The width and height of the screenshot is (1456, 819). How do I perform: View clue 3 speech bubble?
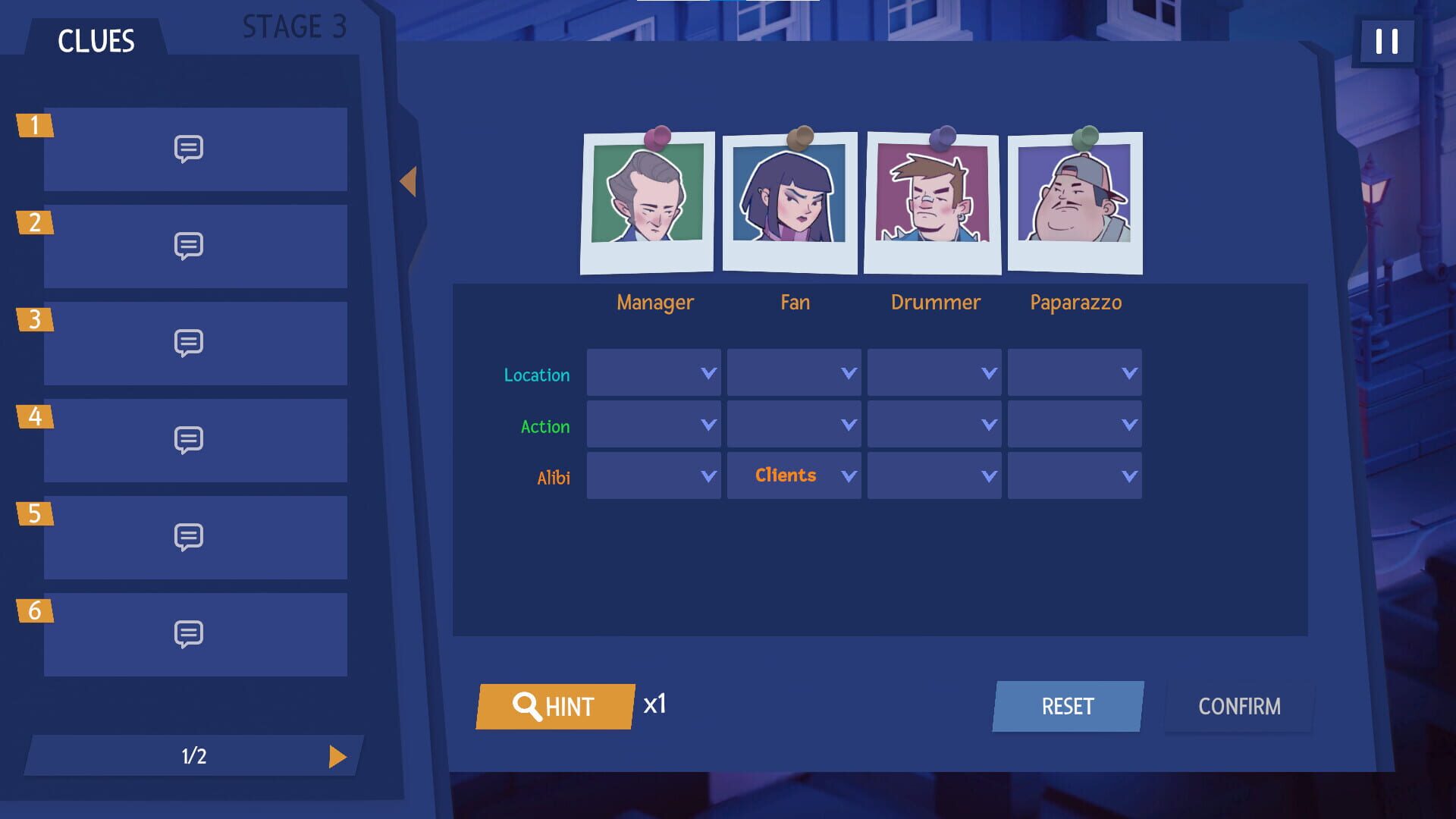point(190,343)
